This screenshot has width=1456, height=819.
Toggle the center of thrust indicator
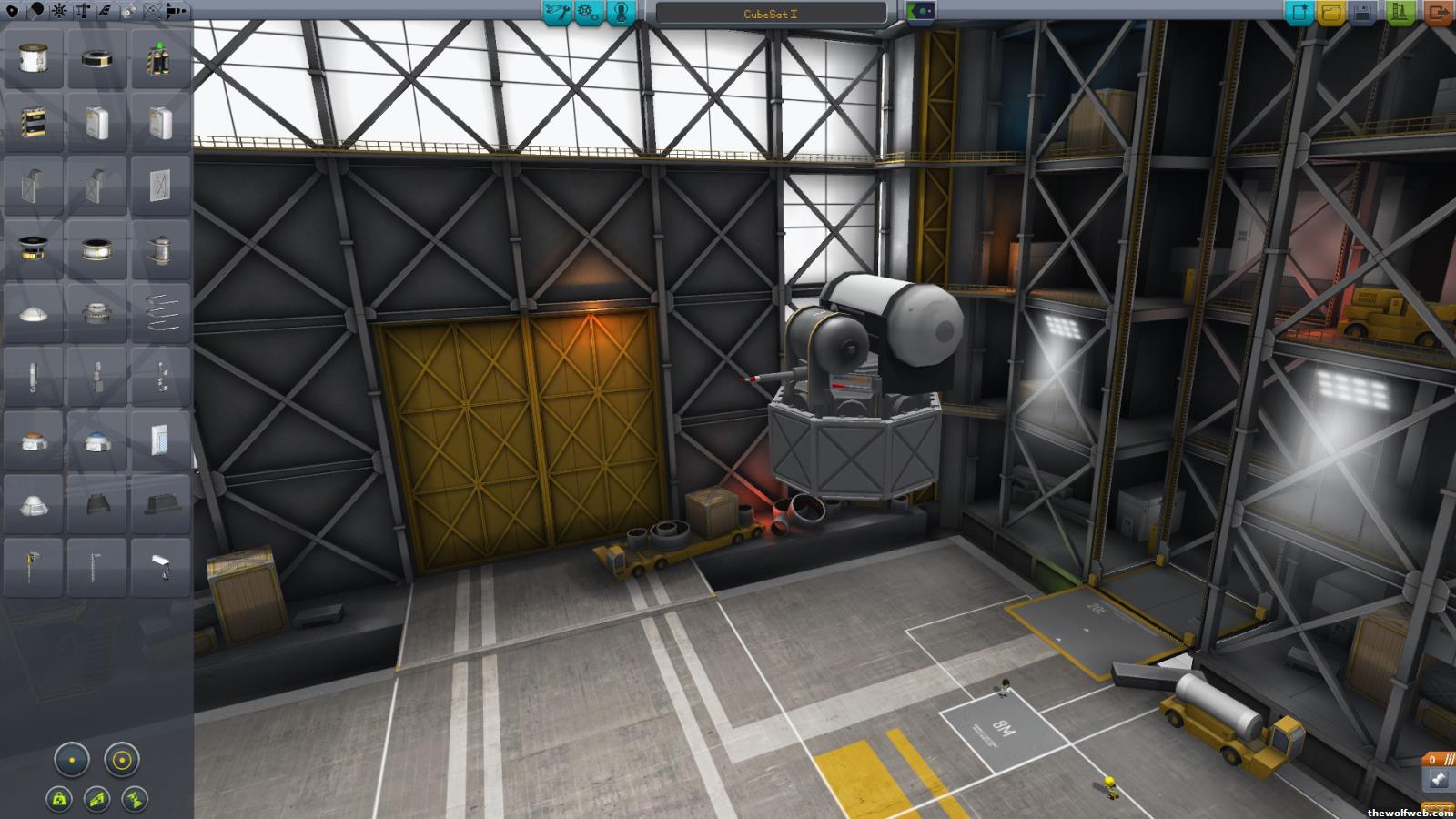(x=135, y=799)
